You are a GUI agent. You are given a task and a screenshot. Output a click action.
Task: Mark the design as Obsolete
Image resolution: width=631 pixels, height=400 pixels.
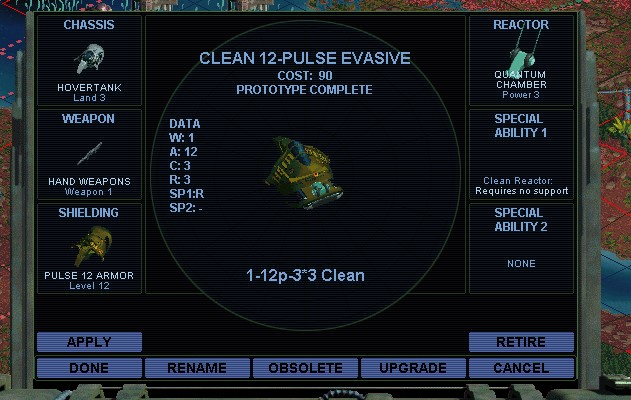click(x=305, y=368)
